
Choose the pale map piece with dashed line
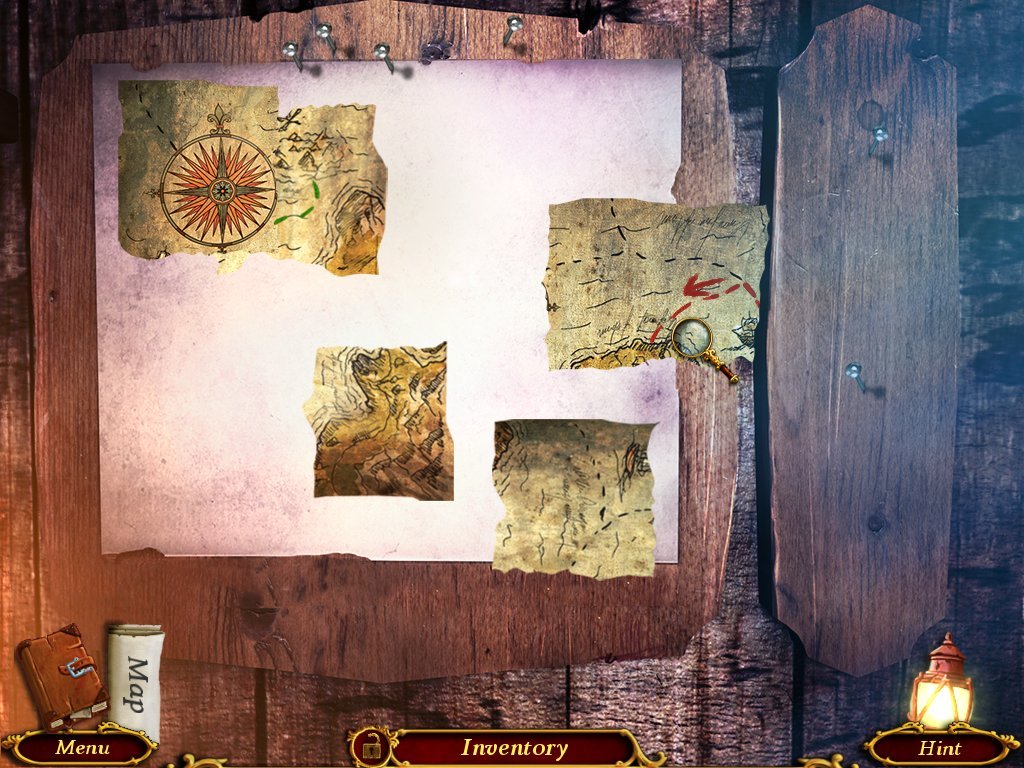coord(572,495)
